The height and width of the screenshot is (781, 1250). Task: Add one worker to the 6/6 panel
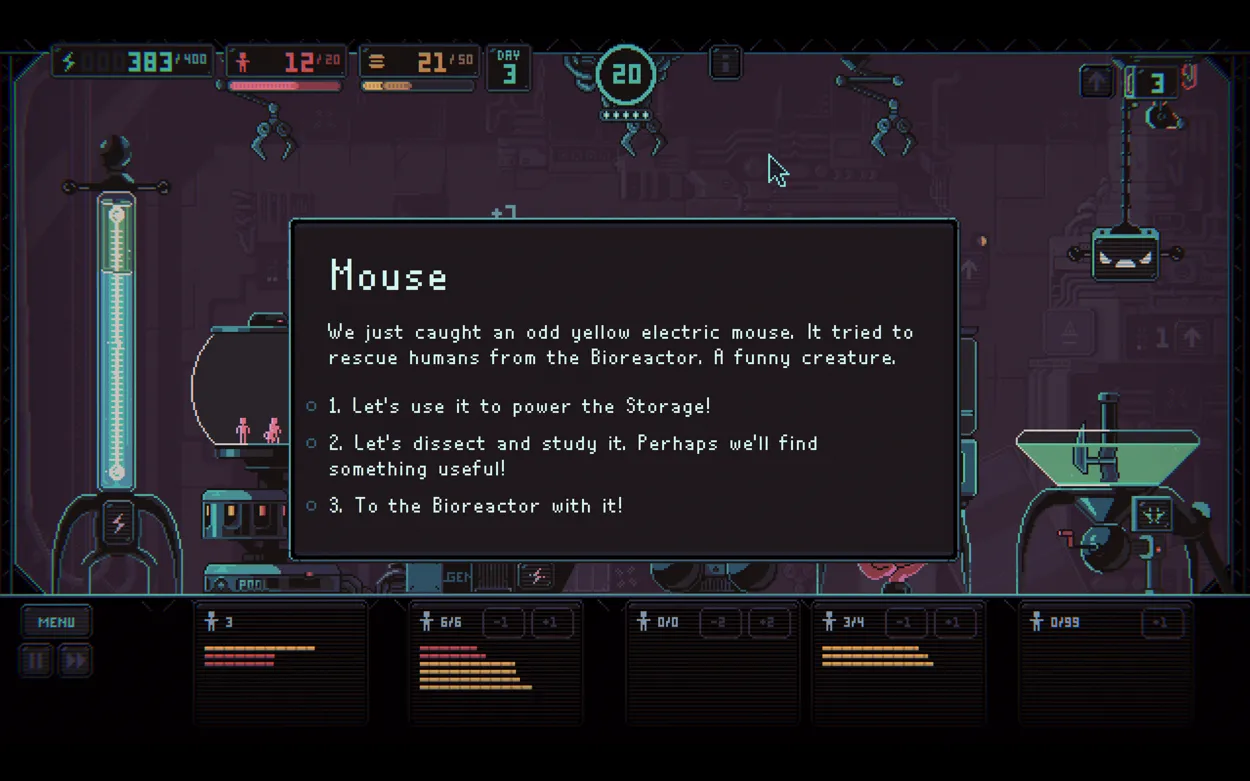click(x=551, y=623)
